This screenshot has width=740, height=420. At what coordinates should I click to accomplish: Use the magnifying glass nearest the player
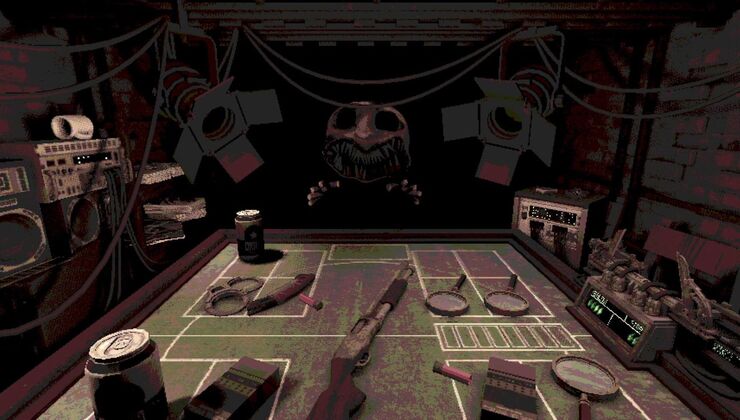point(585,376)
